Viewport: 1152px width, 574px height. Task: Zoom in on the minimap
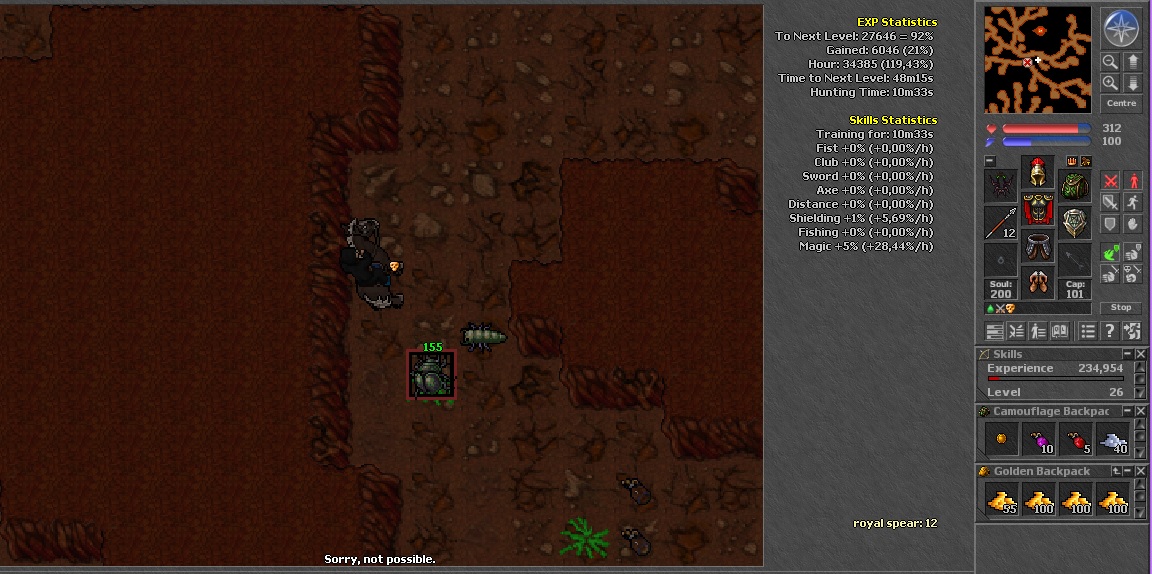tap(1110, 83)
